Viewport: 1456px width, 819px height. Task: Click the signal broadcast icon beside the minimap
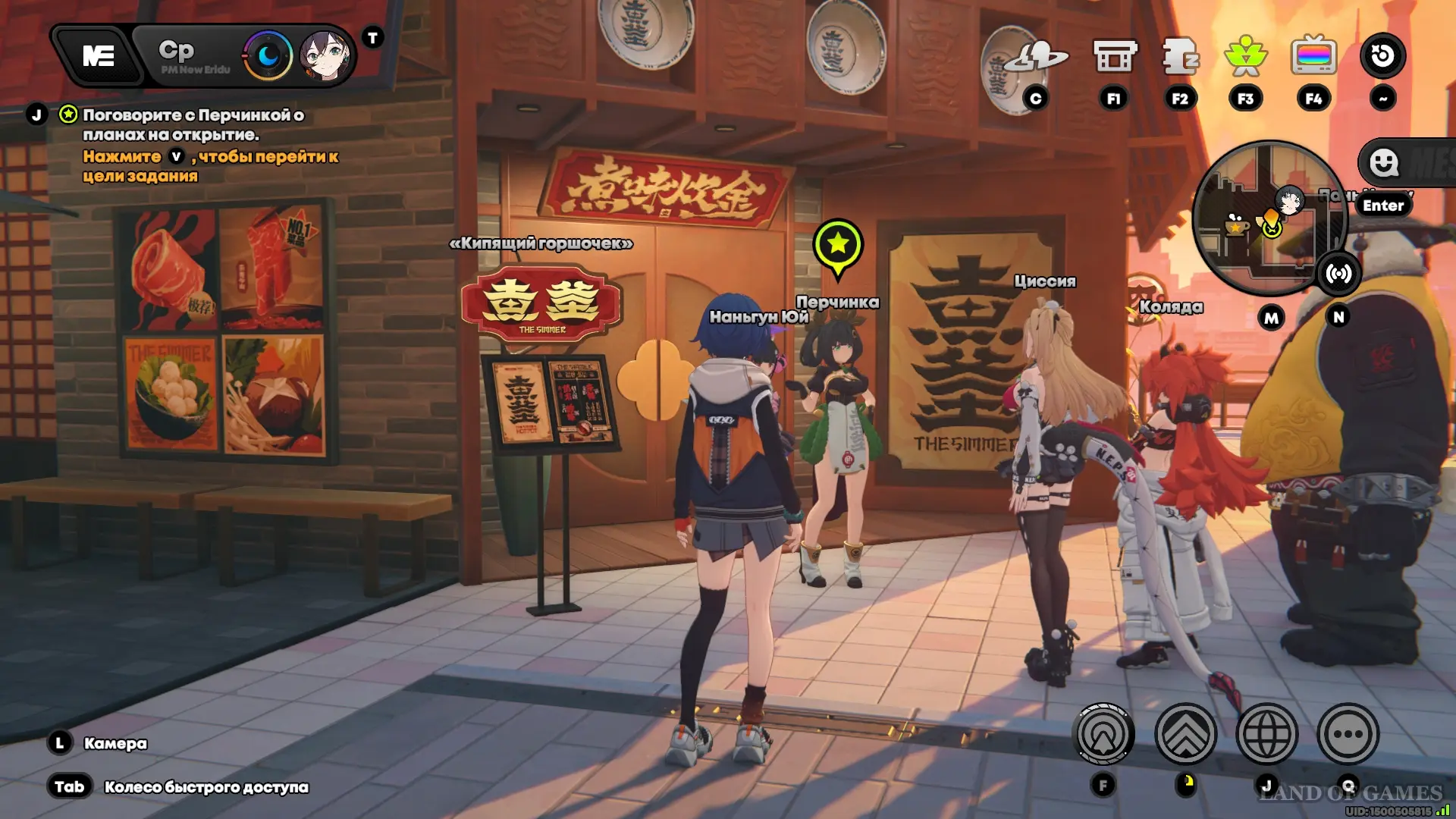[x=1338, y=274]
